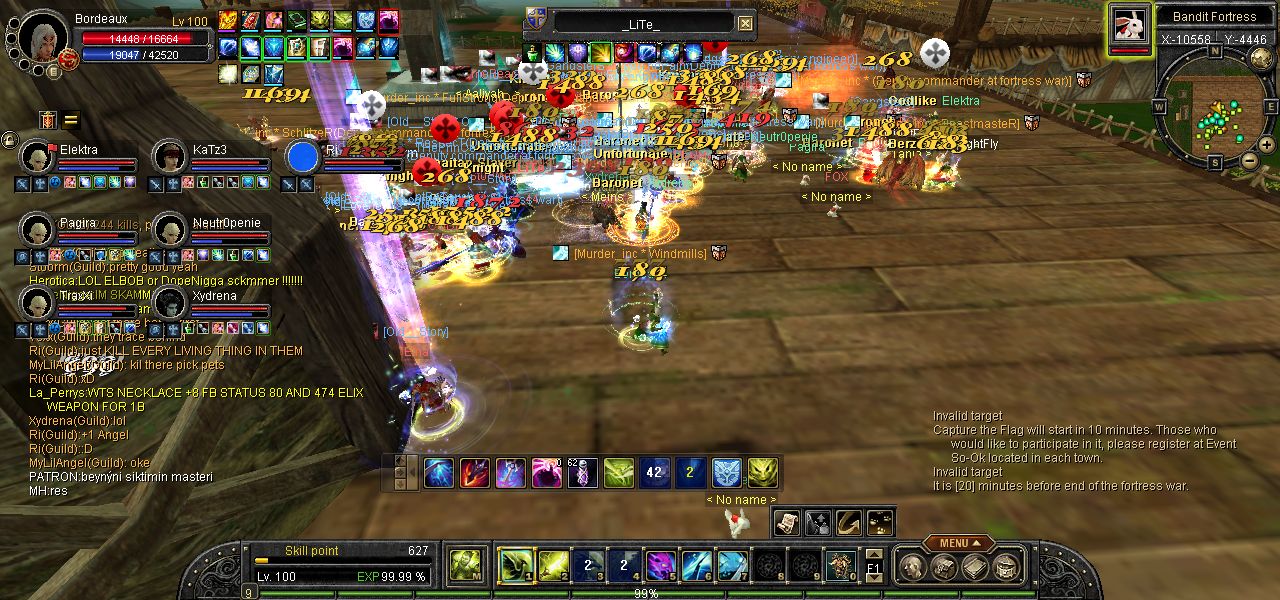Open the scroll icon on the pet bar
Viewport: 1280px width, 600px height.
[x=787, y=522]
